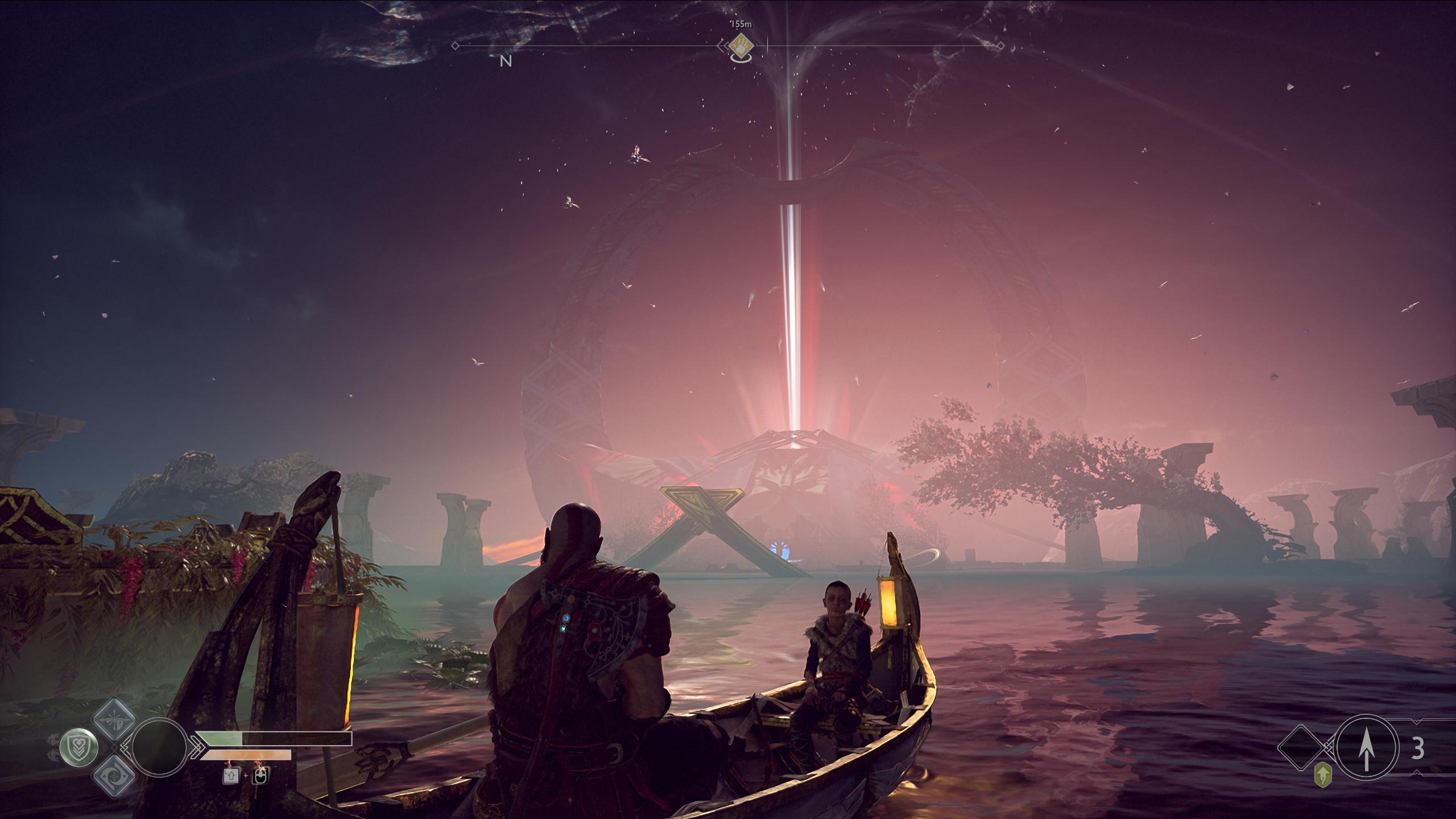The image size is (1456, 819).
Task: Click the empty round weapon slot
Action: pos(159,746)
